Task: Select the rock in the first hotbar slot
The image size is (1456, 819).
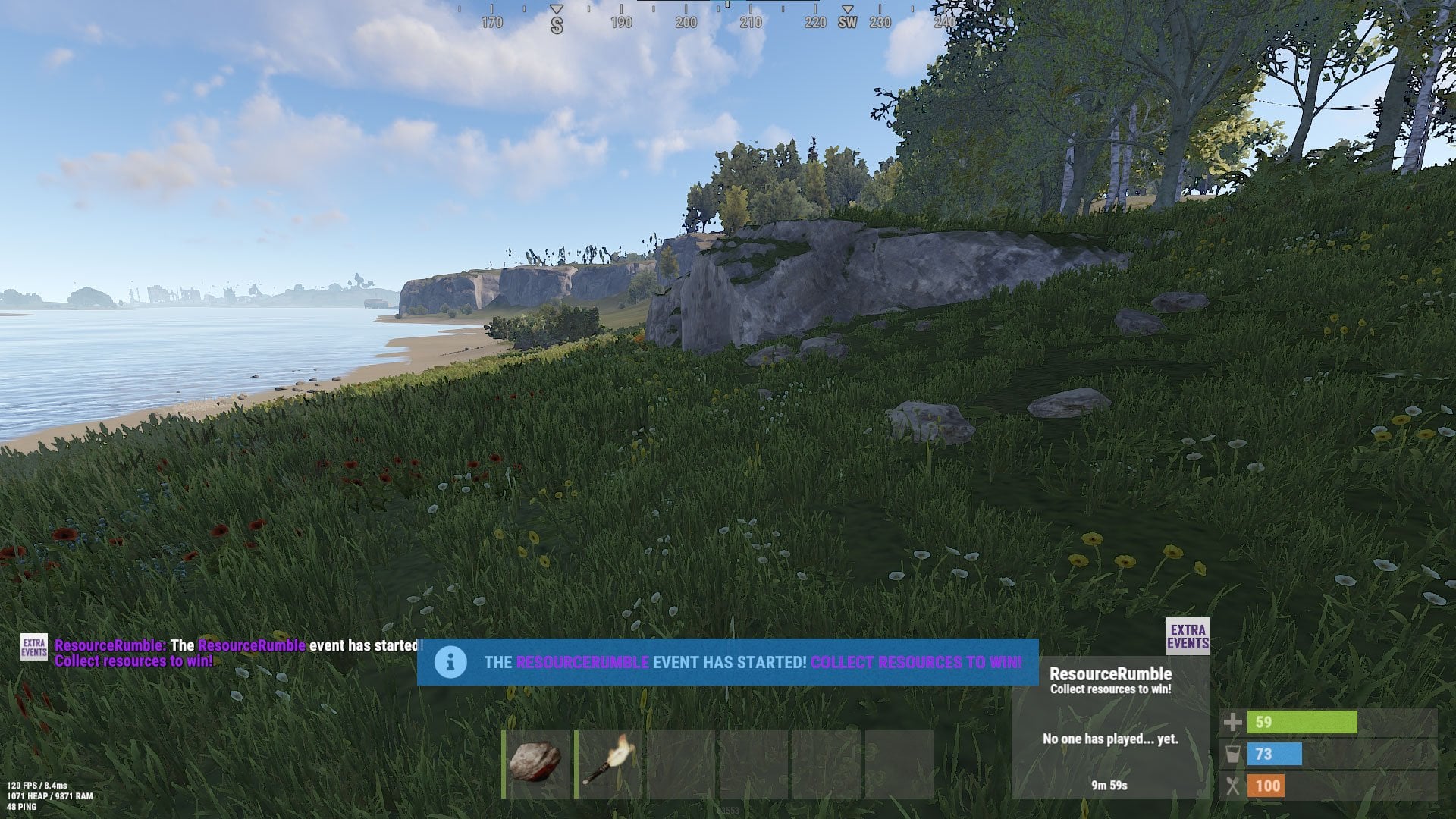Action: [535, 764]
